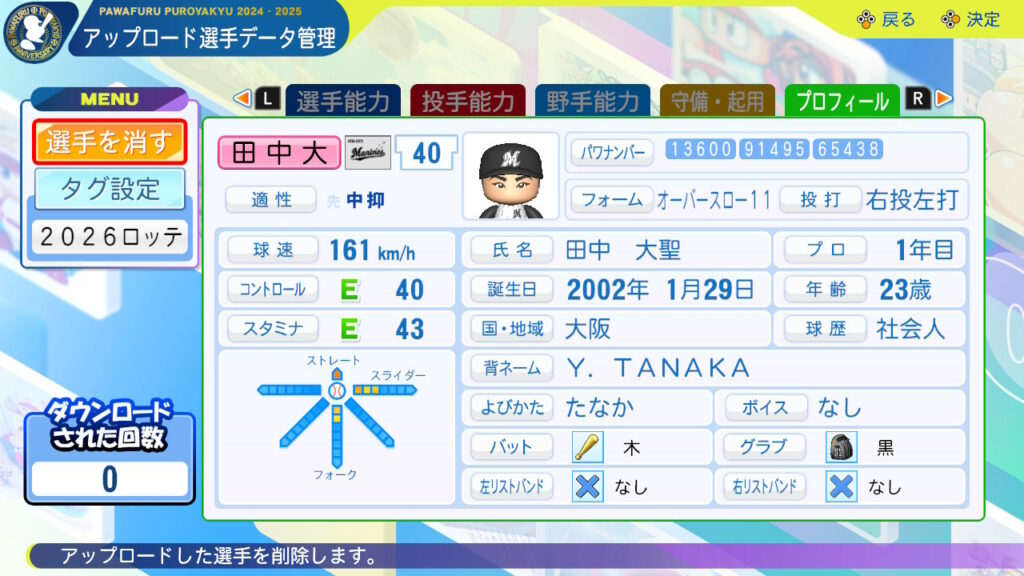Screen dimensions: 1024x576
Task: Select the wooden bat icon
Action: (587, 447)
